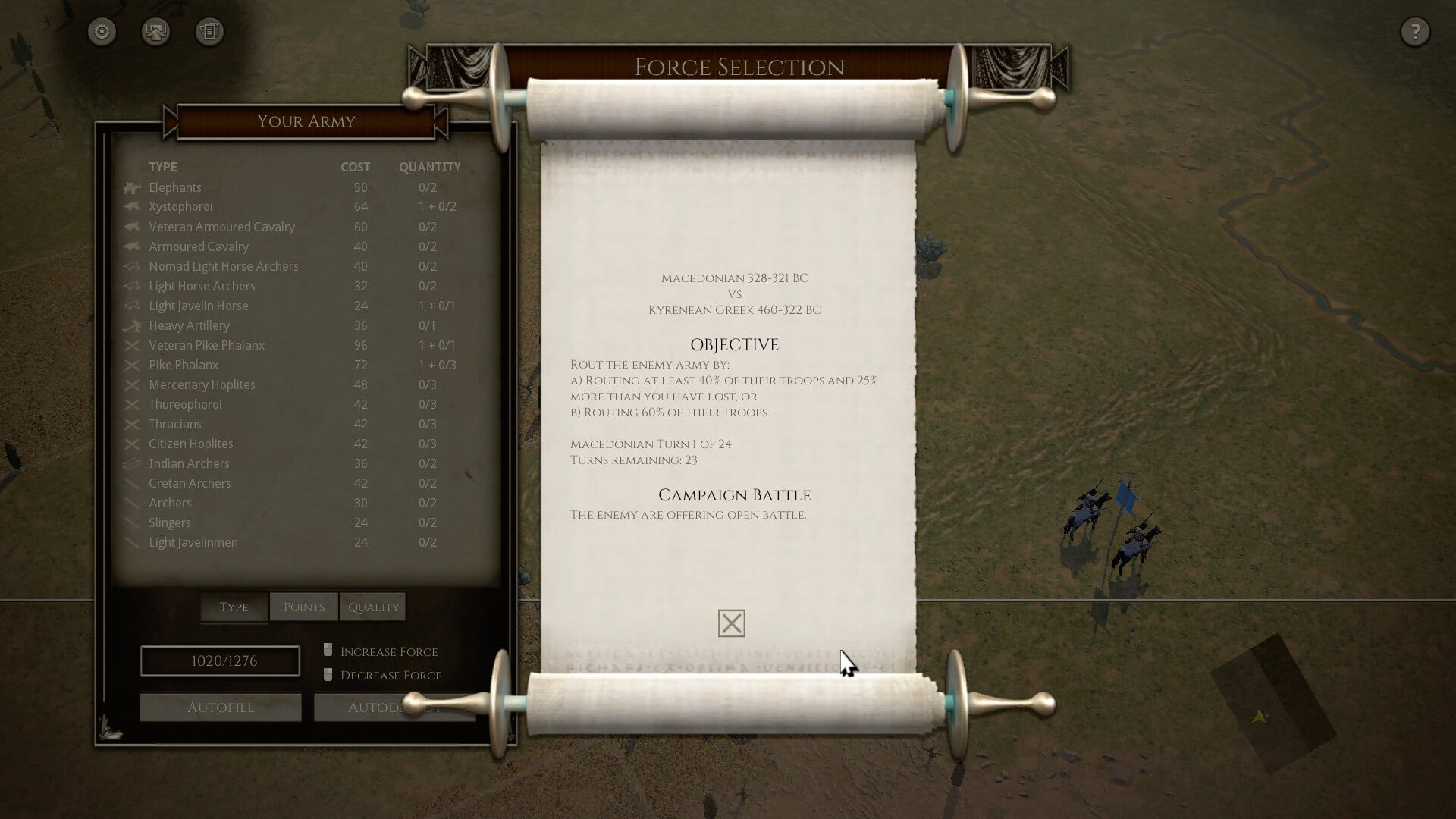Open the scroll document icon at top

tap(209, 32)
